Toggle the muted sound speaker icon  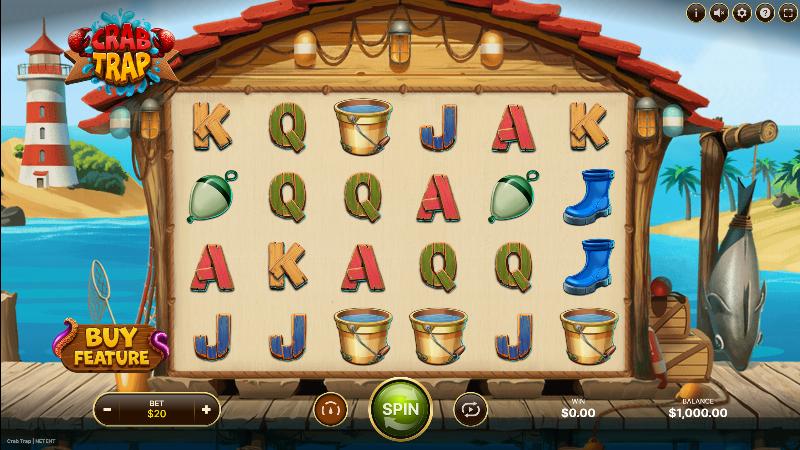pyautogui.click(x=718, y=13)
